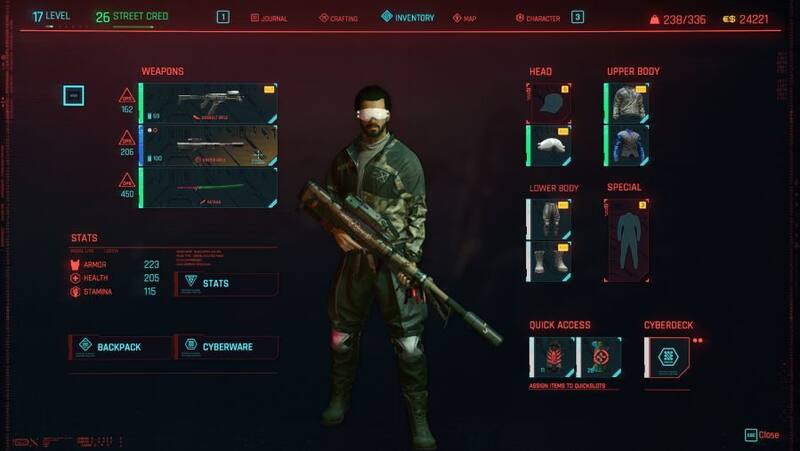
Task: Select the cap slot under Head
Action: 549,102
